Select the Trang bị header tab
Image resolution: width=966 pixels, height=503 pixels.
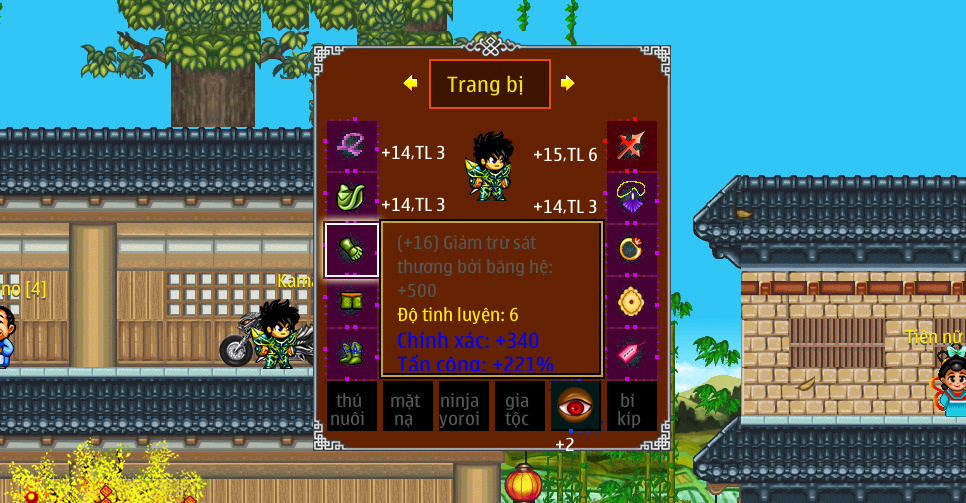tap(489, 84)
